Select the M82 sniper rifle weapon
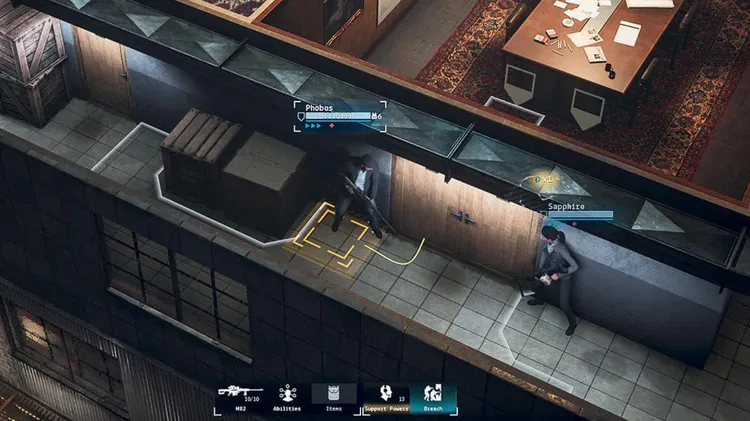 coord(240,395)
